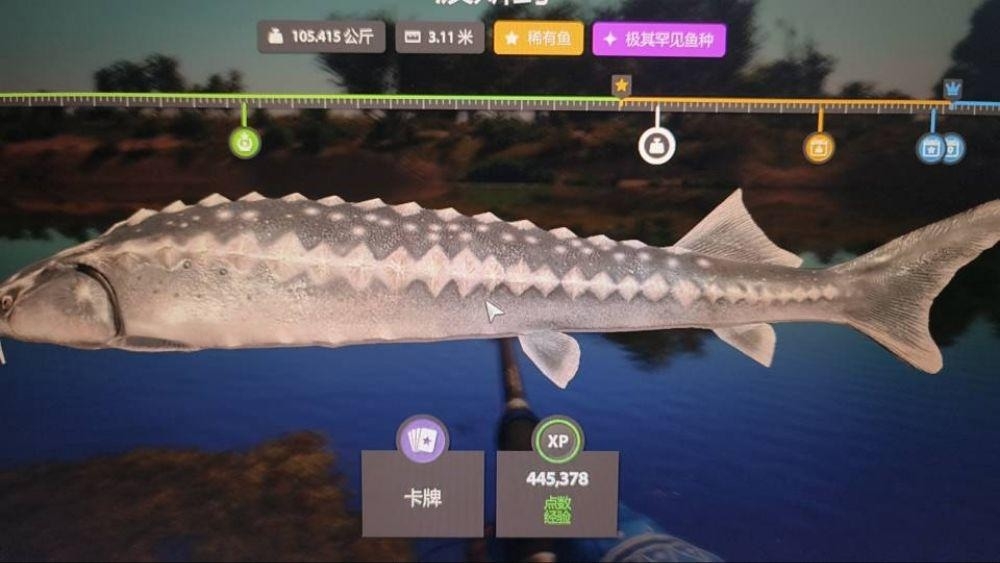Click the purple 极其罕见鱼种 tag
This screenshot has width=1000, height=563.
tap(659, 40)
